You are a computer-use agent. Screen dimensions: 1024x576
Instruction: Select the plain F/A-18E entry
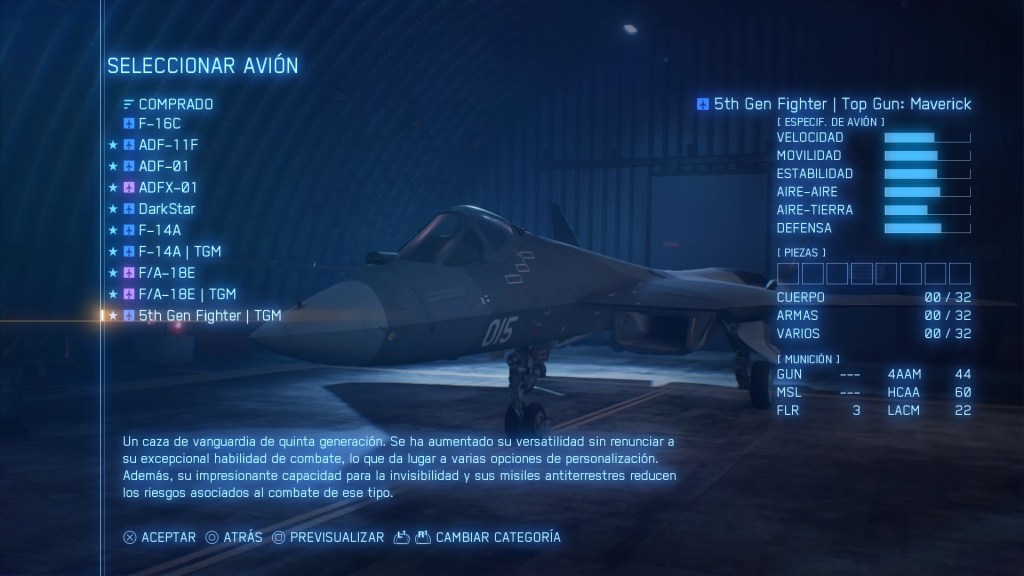click(x=167, y=272)
